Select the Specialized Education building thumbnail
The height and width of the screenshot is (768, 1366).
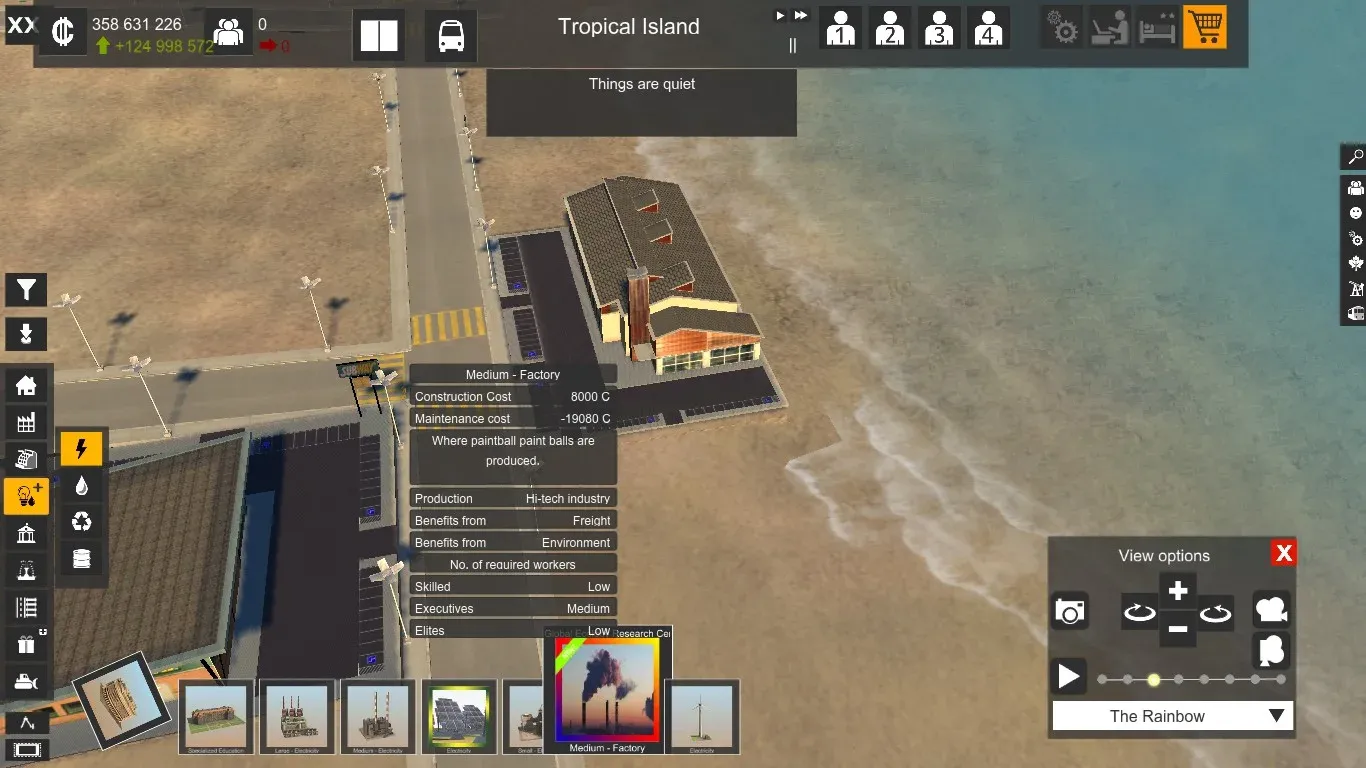pos(215,716)
